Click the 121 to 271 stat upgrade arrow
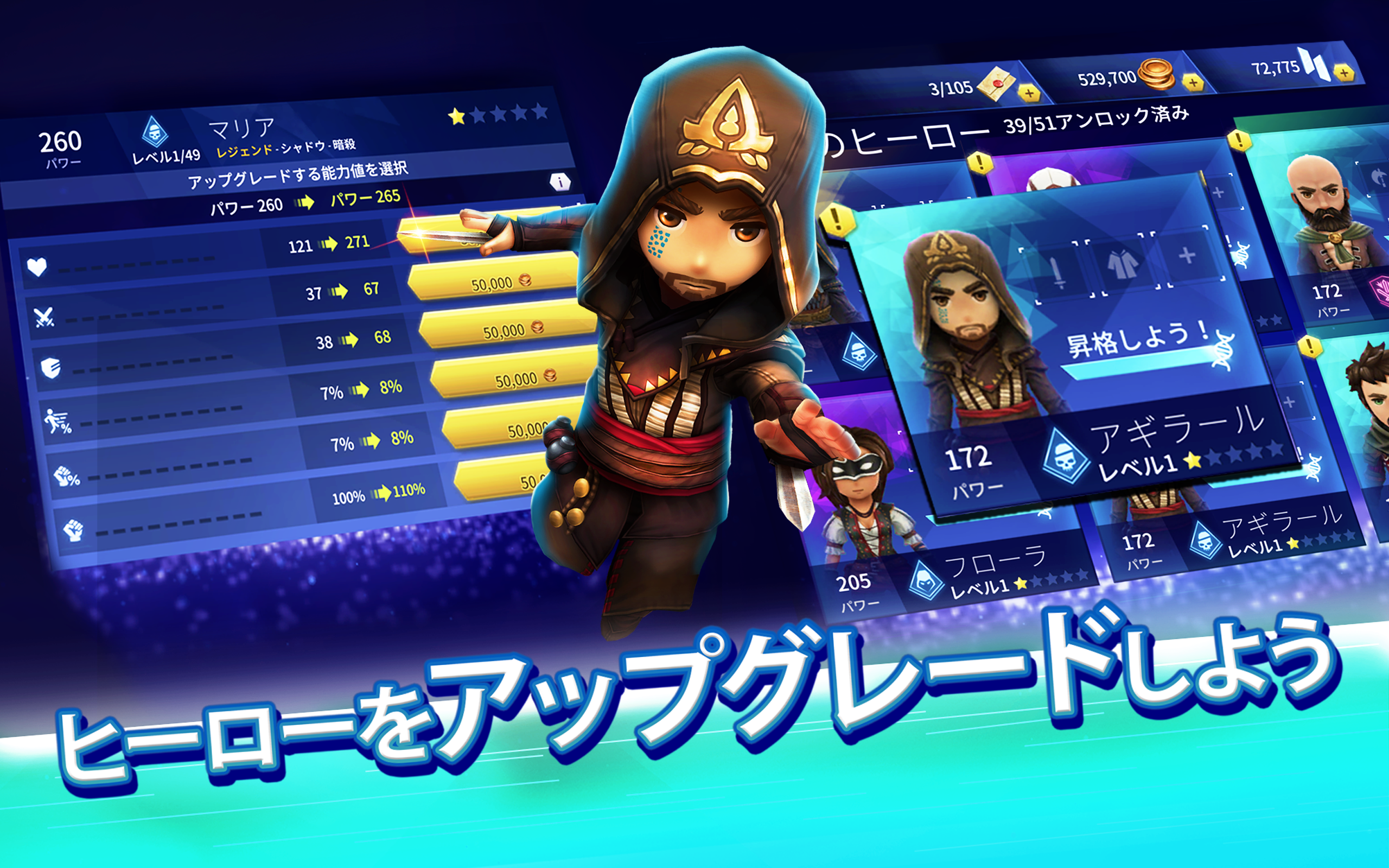 (330, 245)
